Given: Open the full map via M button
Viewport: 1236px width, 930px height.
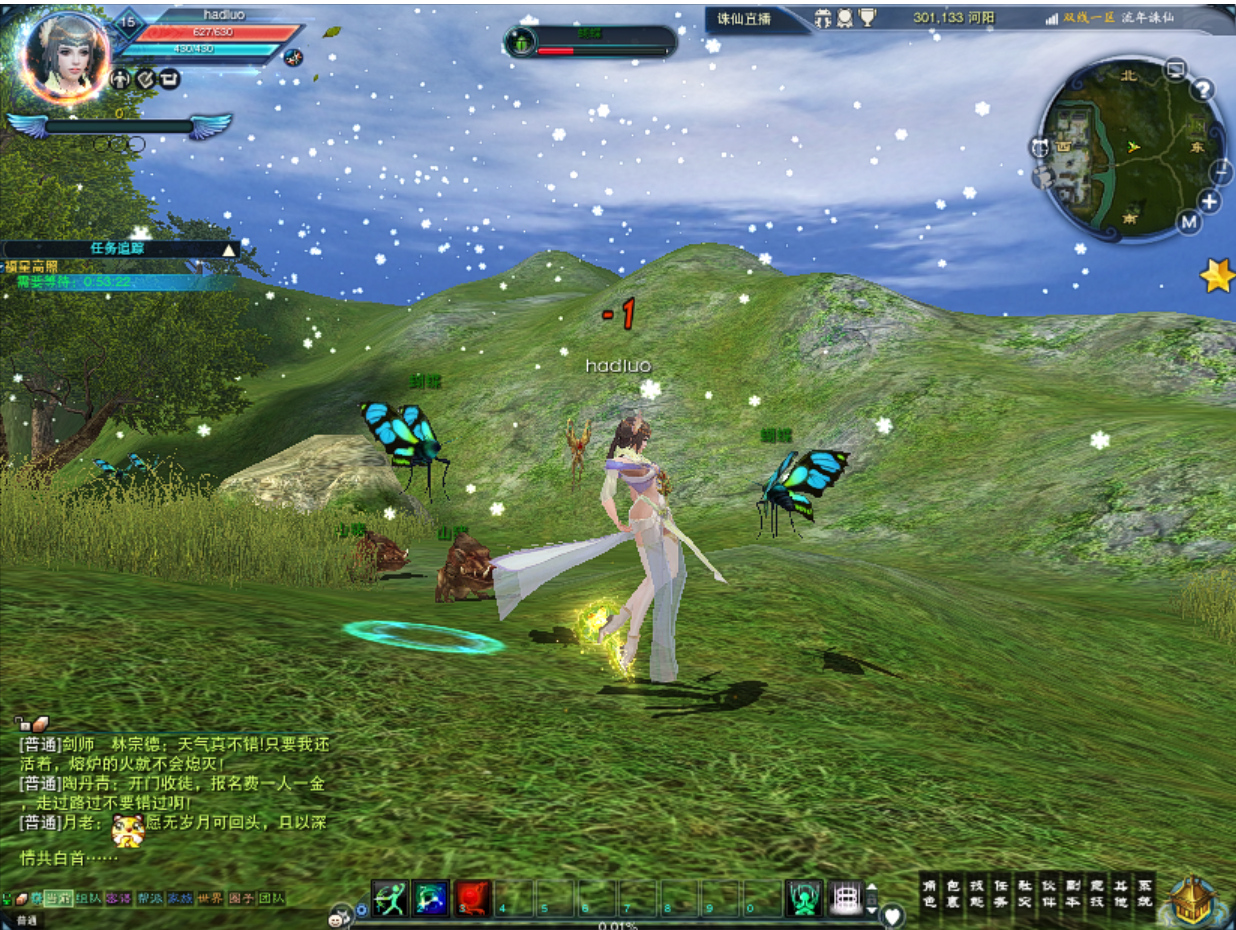Looking at the screenshot, I should pyautogui.click(x=1188, y=222).
